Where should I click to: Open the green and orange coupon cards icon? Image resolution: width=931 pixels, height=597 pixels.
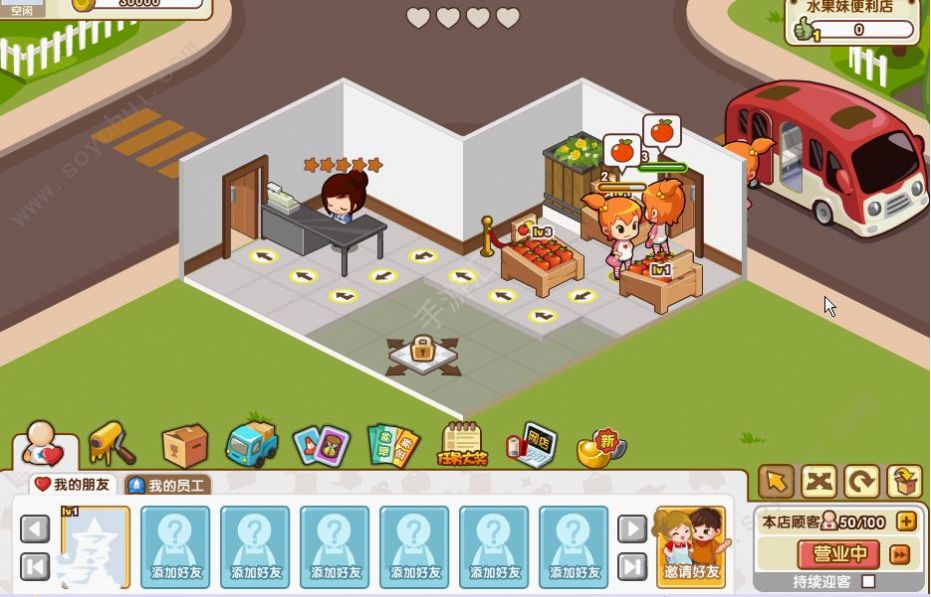pos(392,445)
